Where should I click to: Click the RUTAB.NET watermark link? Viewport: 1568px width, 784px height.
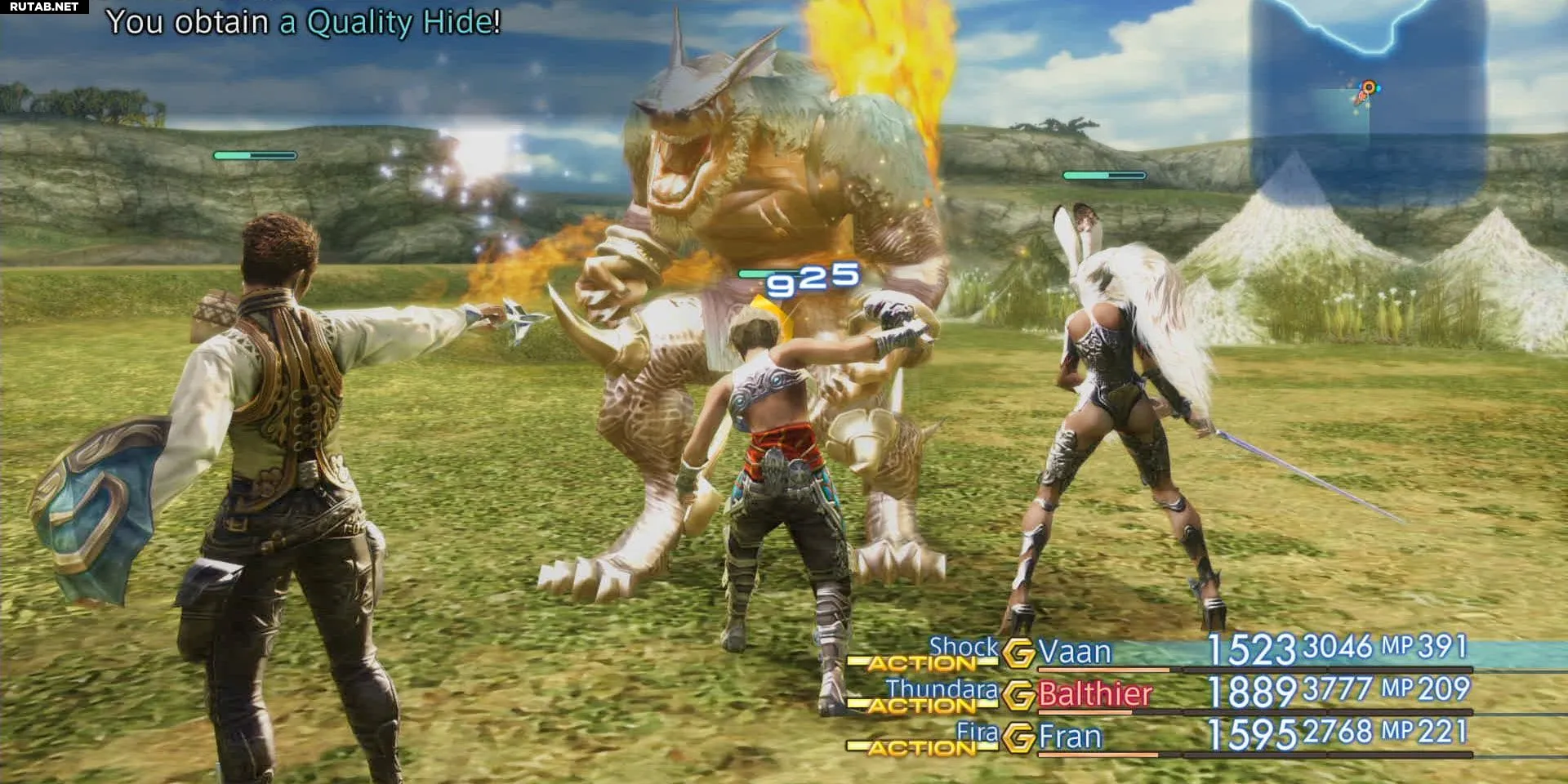tap(44, 7)
